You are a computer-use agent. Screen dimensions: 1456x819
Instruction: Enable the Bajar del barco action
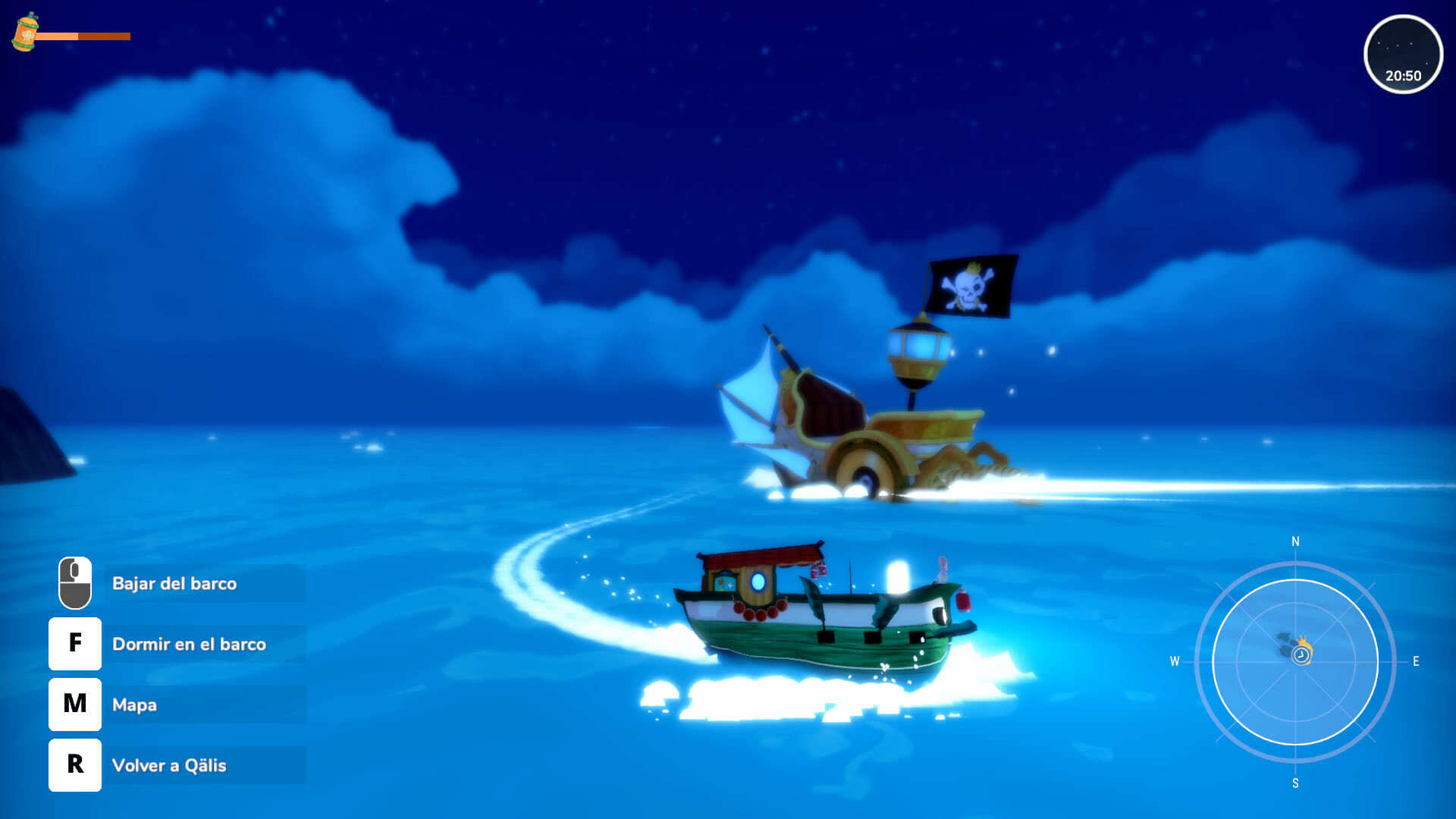tap(174, 584)
